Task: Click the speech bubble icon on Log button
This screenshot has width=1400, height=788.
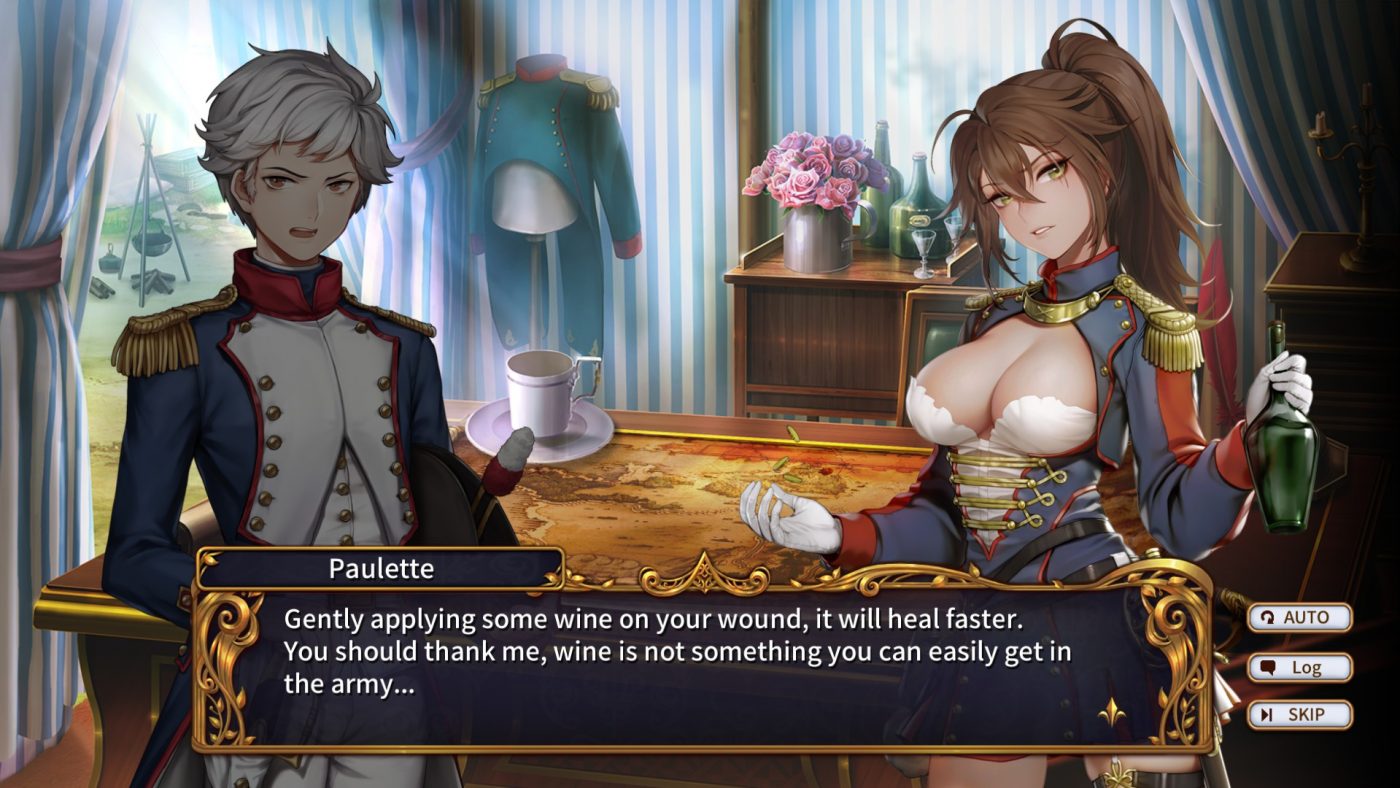Action: point(1269,667)
